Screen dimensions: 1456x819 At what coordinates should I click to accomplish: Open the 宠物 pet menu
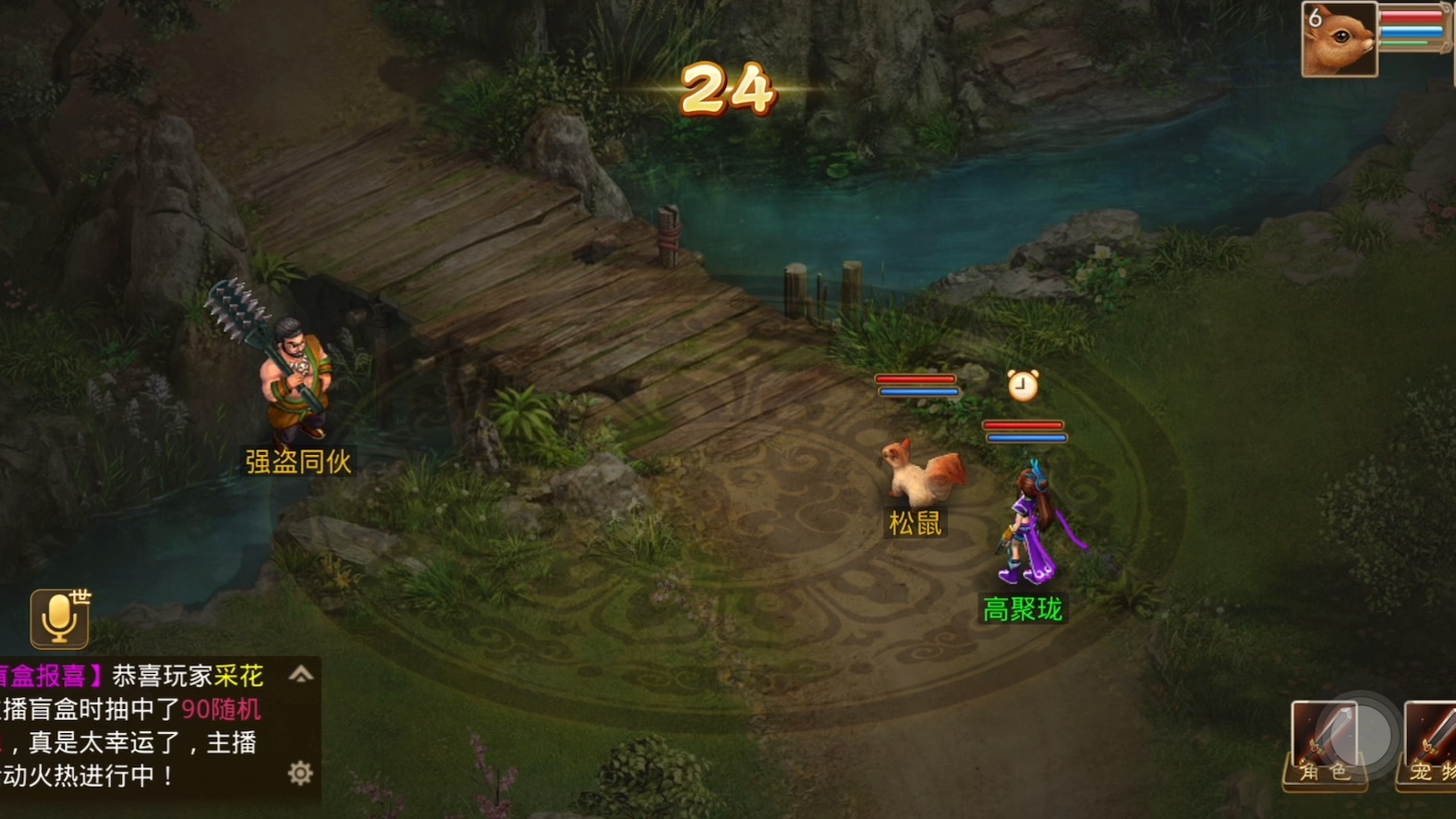(x=1430, y=745)
